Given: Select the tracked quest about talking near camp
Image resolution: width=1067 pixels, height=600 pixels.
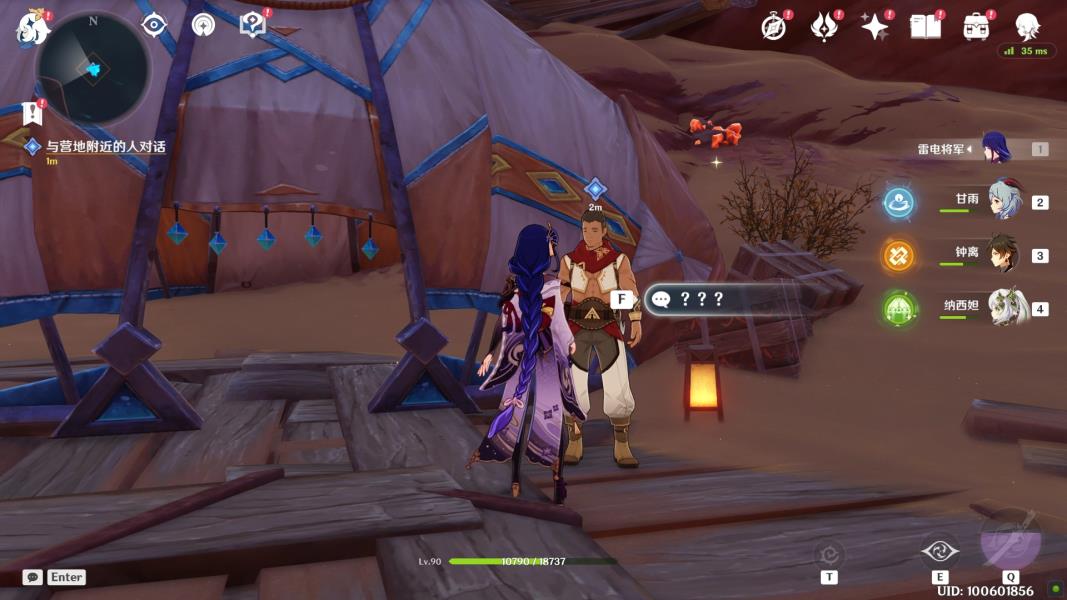Looking at the screenshot, I should 105,147.
